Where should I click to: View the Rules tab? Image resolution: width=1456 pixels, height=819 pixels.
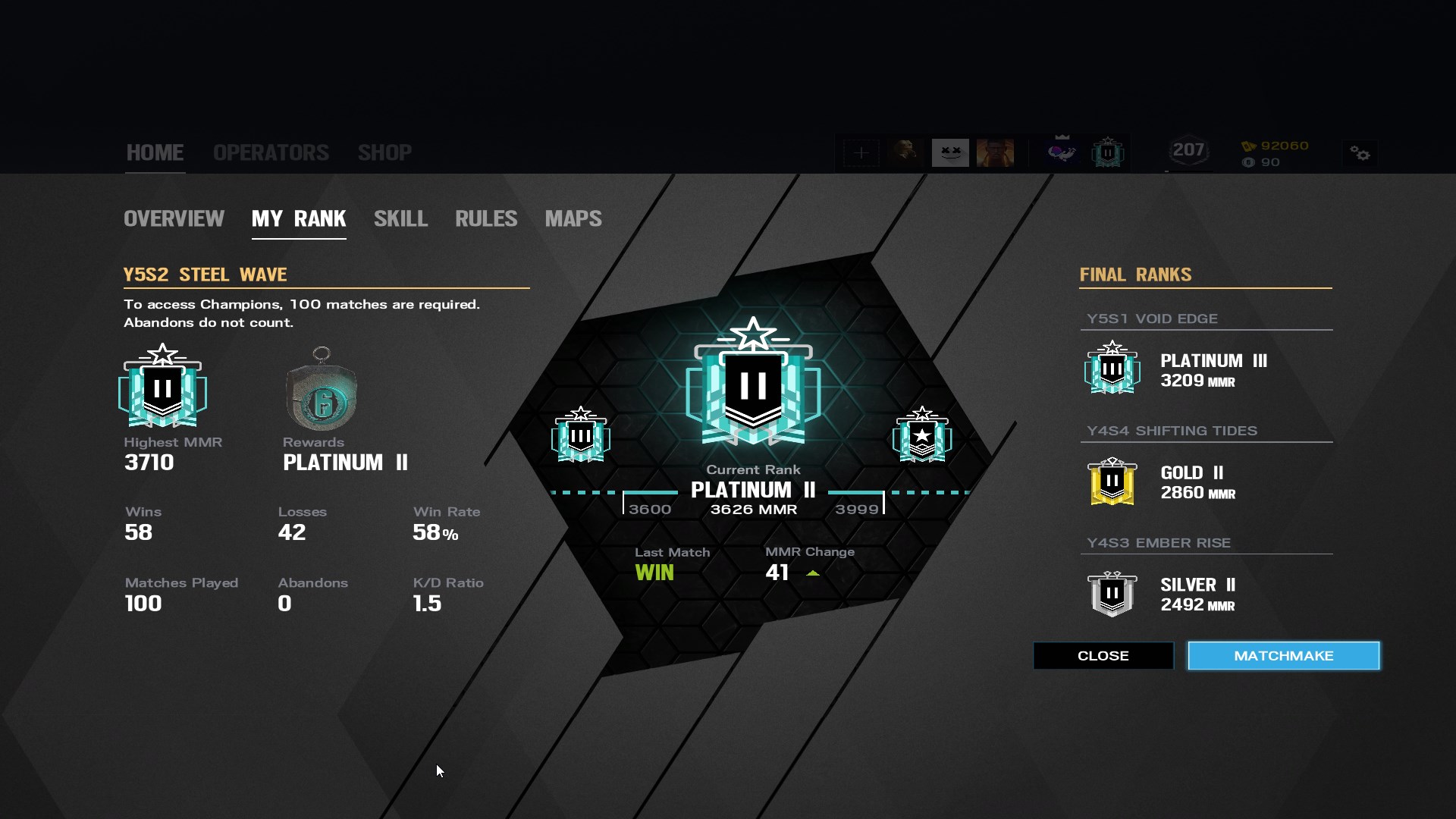click(x=486, y=219)
